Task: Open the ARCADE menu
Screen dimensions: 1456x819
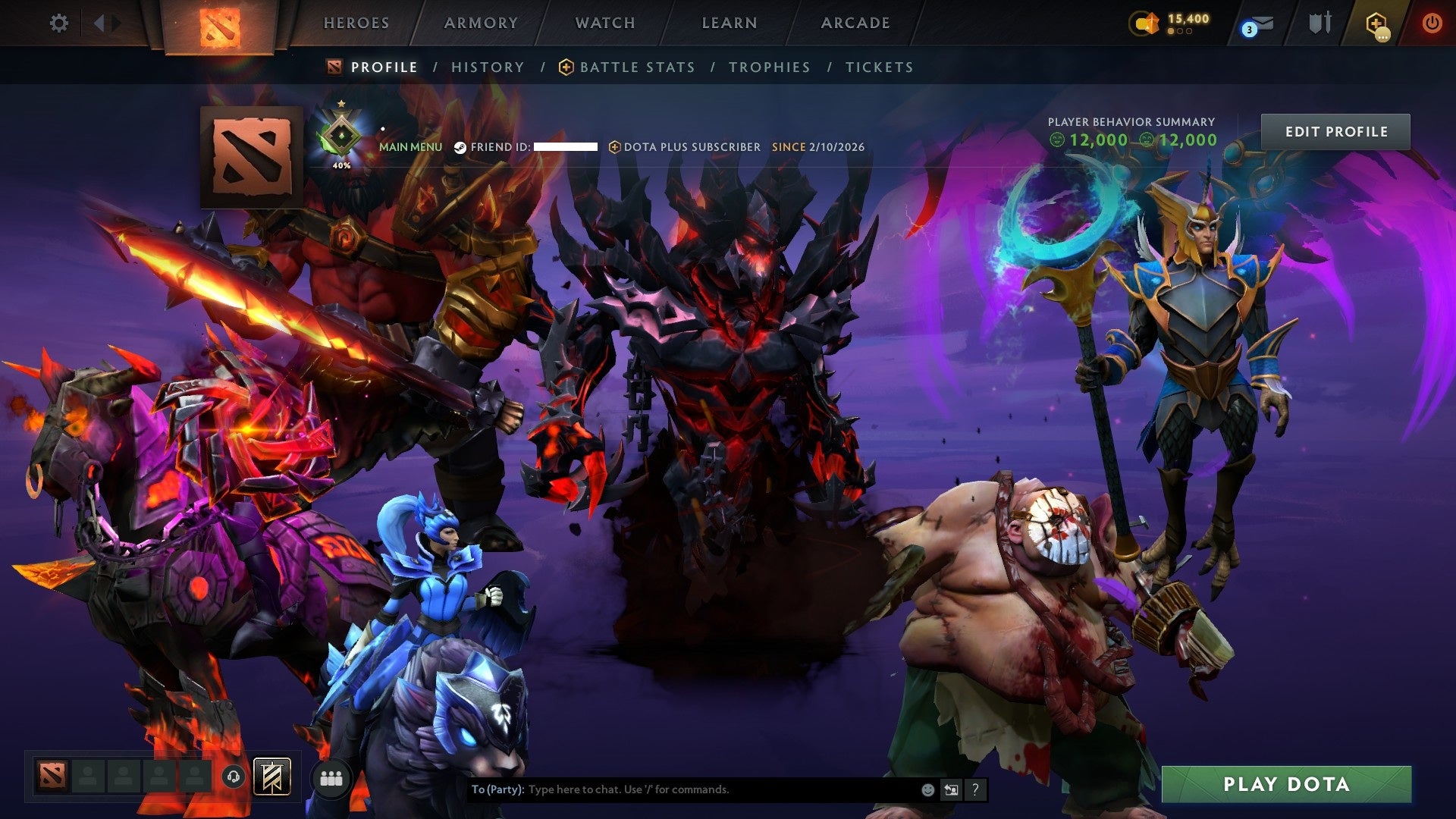Action: pos(855,23)
